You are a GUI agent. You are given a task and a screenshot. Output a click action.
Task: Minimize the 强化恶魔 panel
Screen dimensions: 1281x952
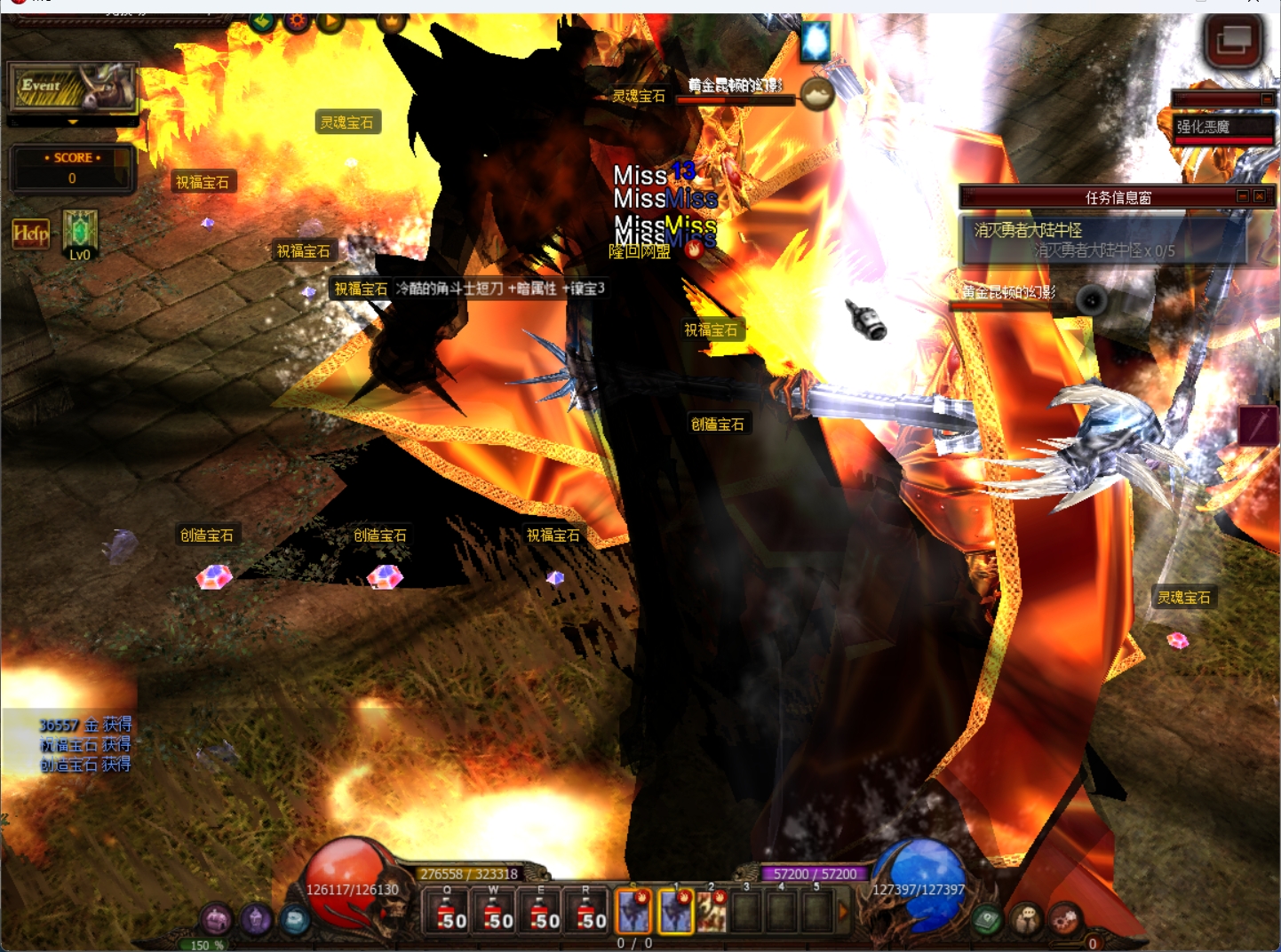coord(1267,99)
